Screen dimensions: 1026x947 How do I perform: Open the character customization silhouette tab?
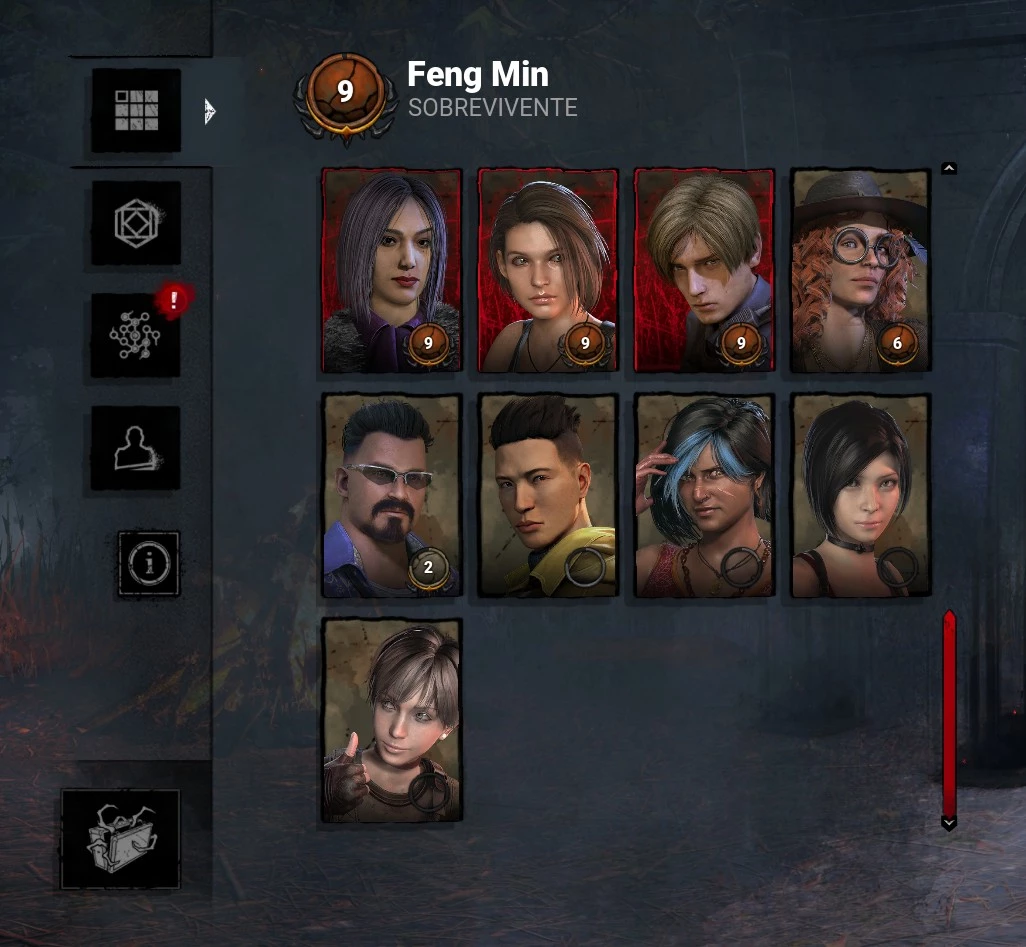pos(136,448)
